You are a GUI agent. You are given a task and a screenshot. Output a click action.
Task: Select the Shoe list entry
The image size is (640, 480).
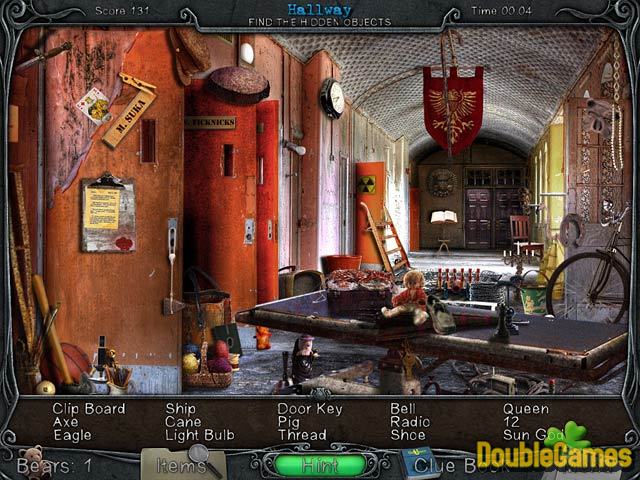coord(408,435)
